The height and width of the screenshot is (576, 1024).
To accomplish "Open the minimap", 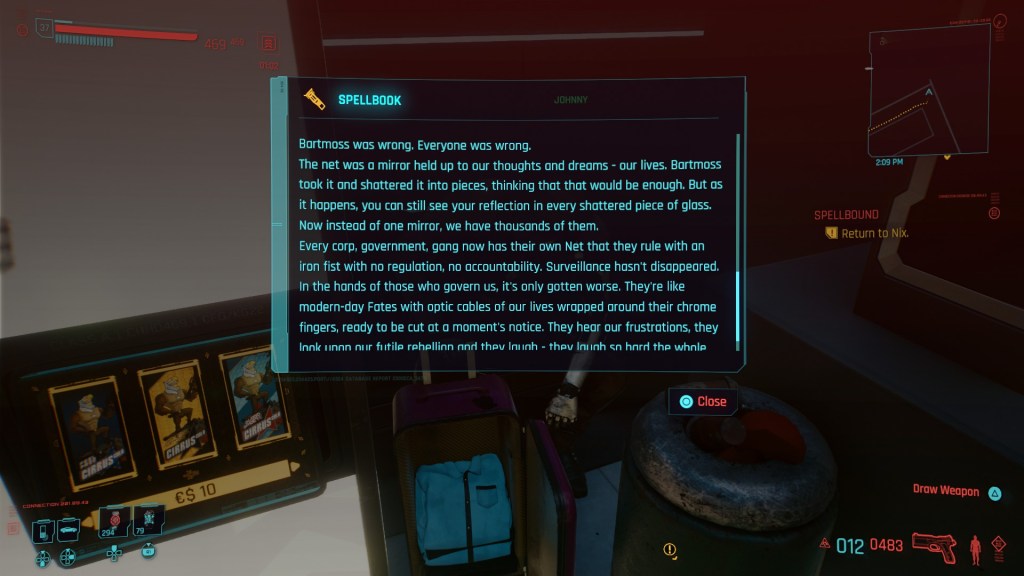I will click(x=928, y=92).
